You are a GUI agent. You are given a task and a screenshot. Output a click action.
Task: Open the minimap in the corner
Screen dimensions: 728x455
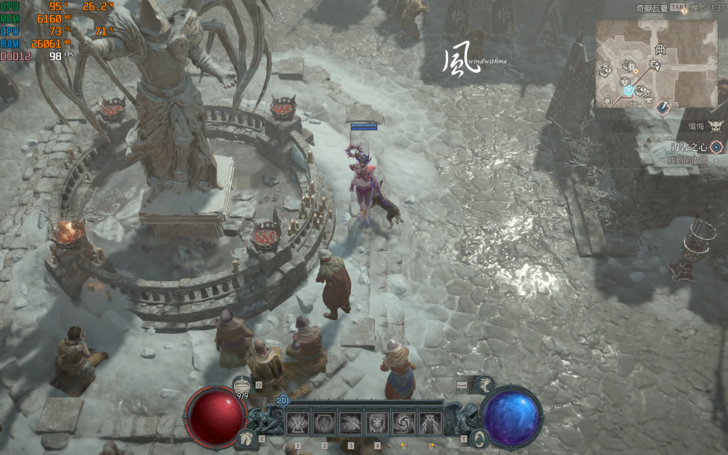pos(656,63)
